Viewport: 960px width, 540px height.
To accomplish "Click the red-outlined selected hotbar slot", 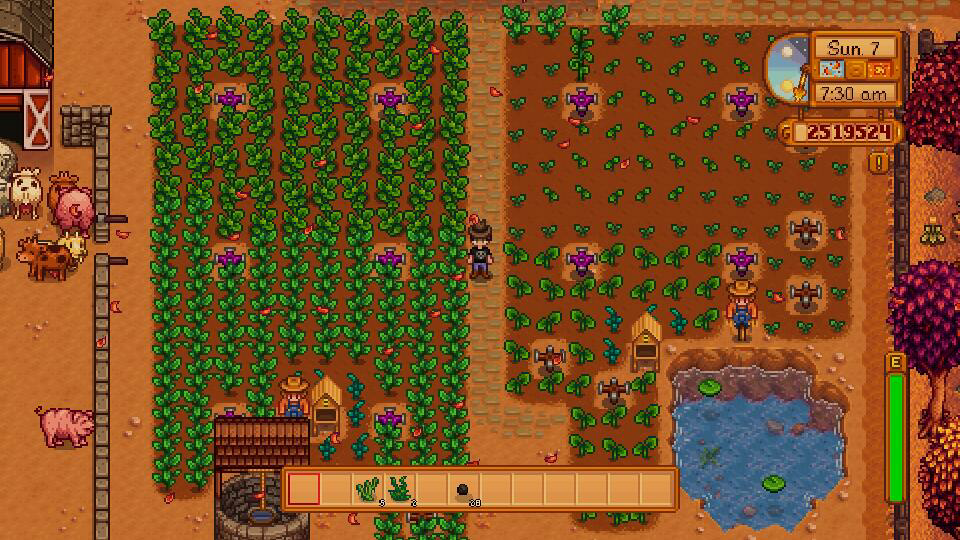I will (304, 489).
